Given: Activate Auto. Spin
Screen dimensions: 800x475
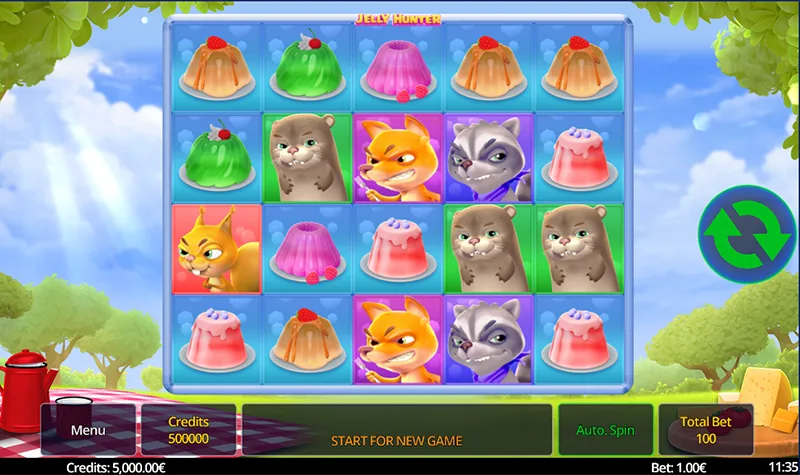Looking at the screenshot, I should coord(605,430).
